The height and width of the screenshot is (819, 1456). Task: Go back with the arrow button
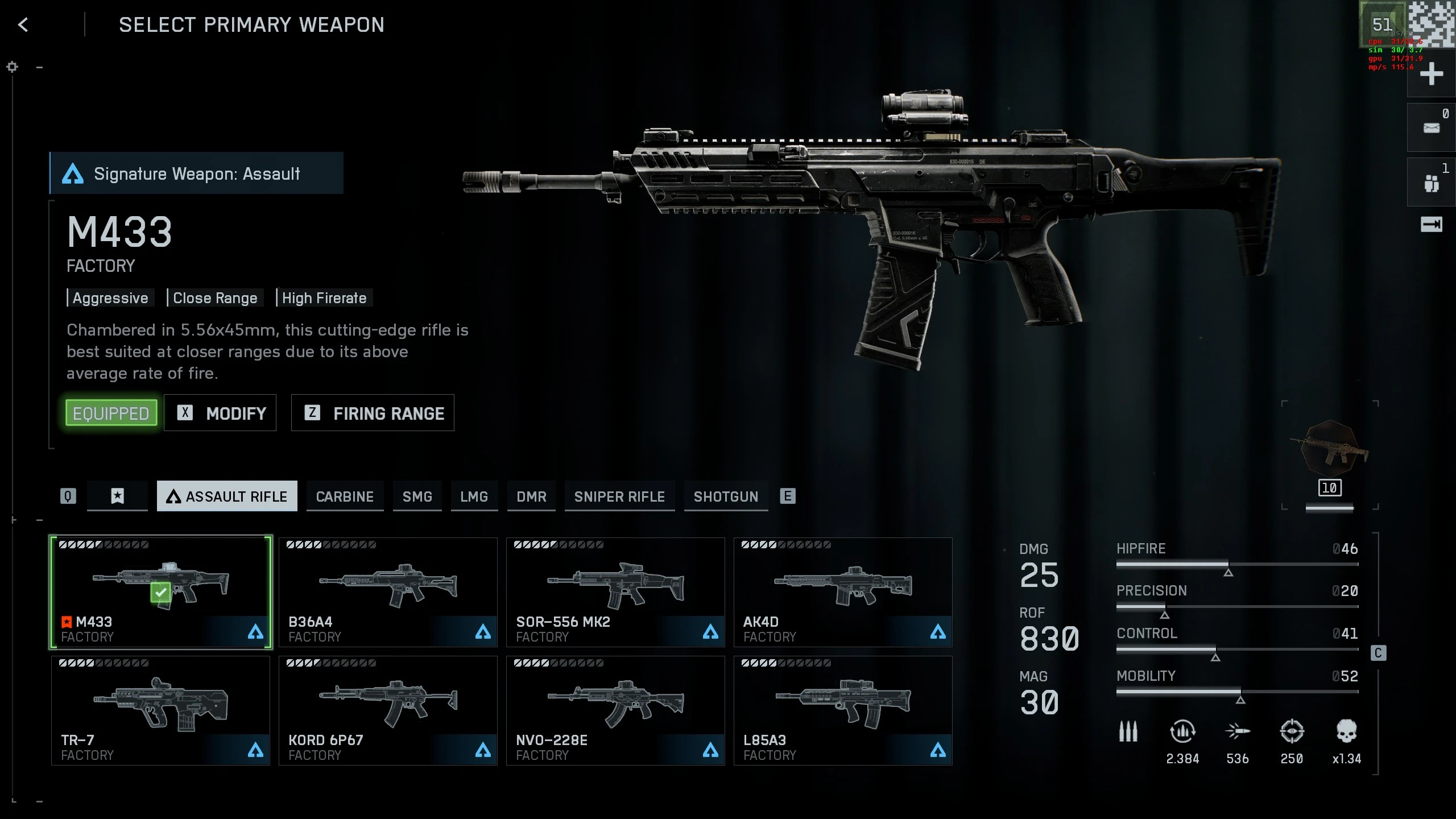coord(23,25)
